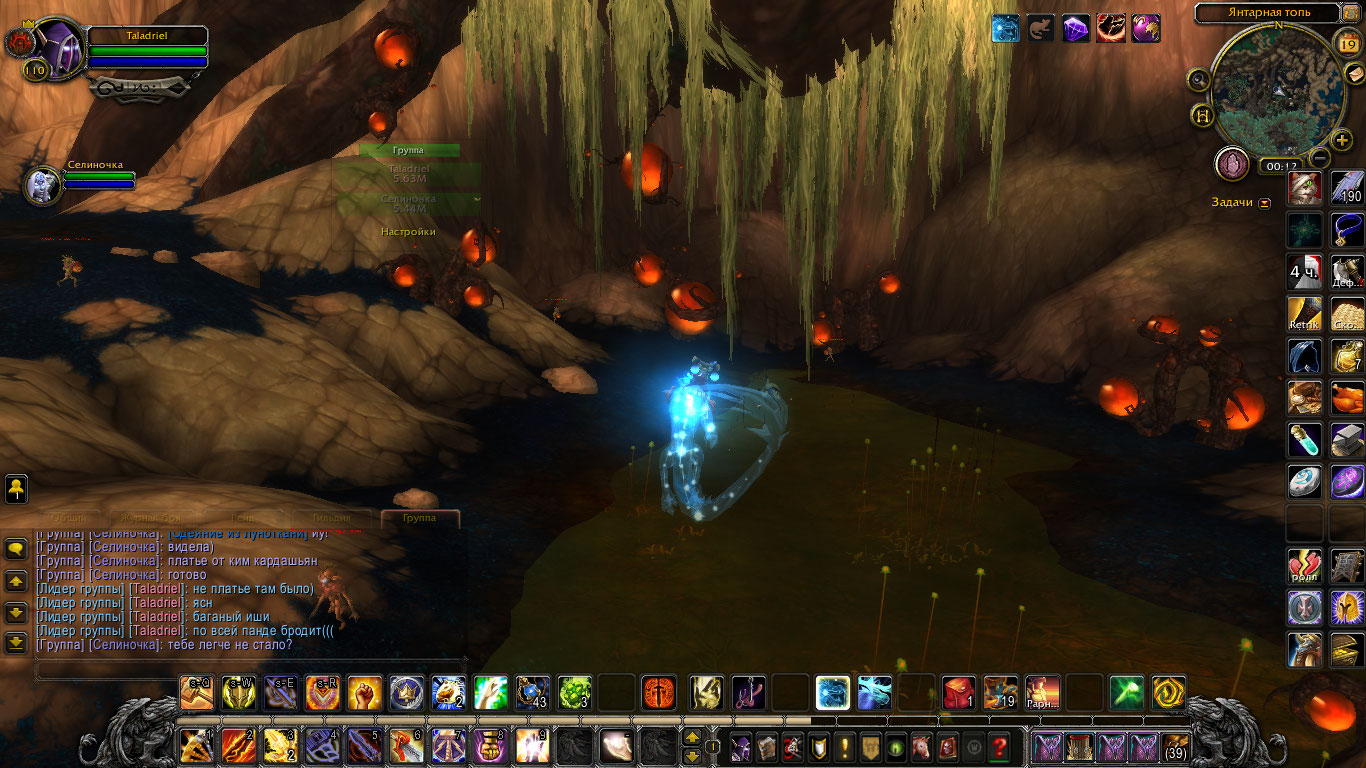
Task: Use the green clover item with count 3
Action: click(575, 692)
